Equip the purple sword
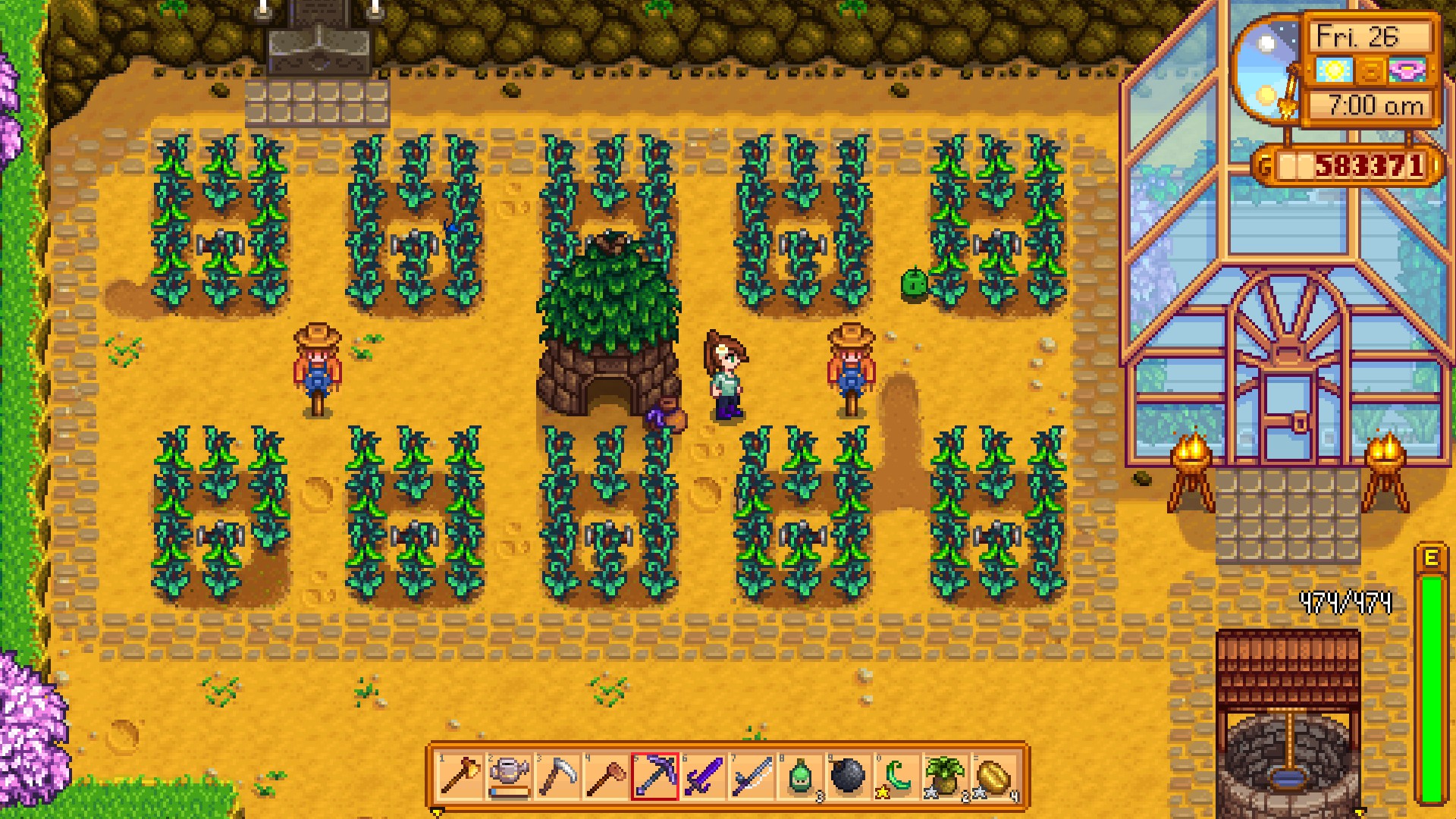1456x819 pixels. [703, 776]
